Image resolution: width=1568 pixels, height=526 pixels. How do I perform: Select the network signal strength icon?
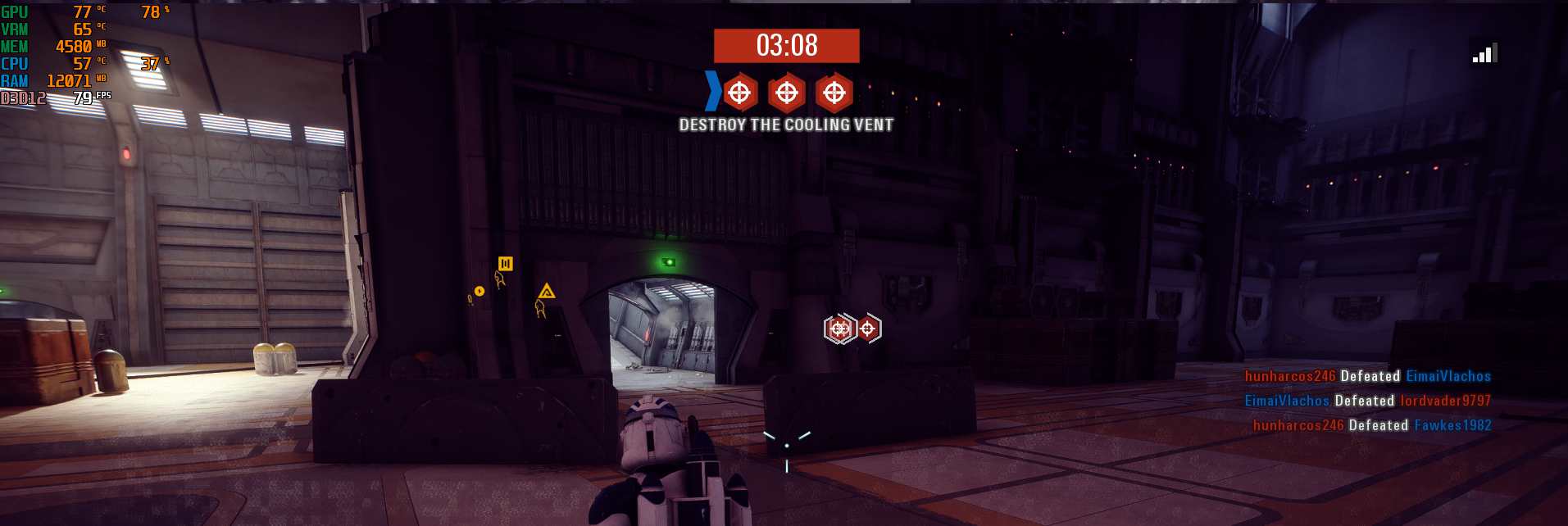[1484, 54]
